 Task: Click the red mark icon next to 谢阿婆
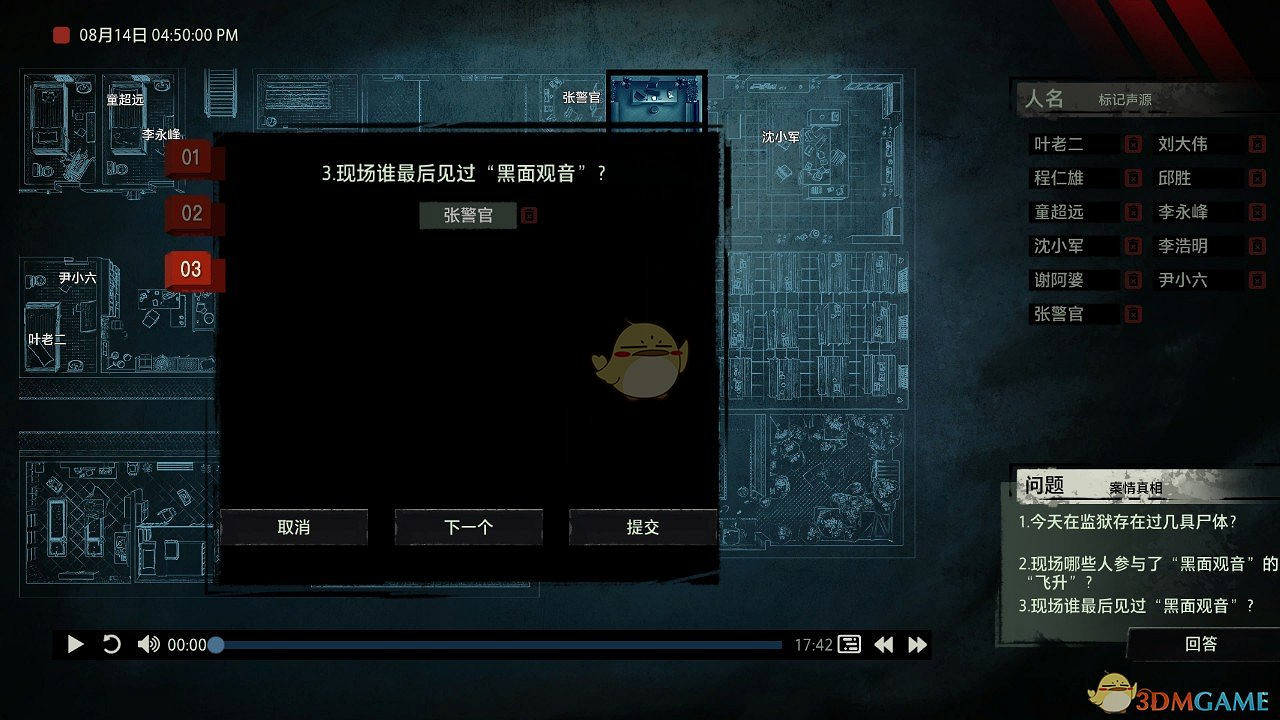pos(1133,279)
